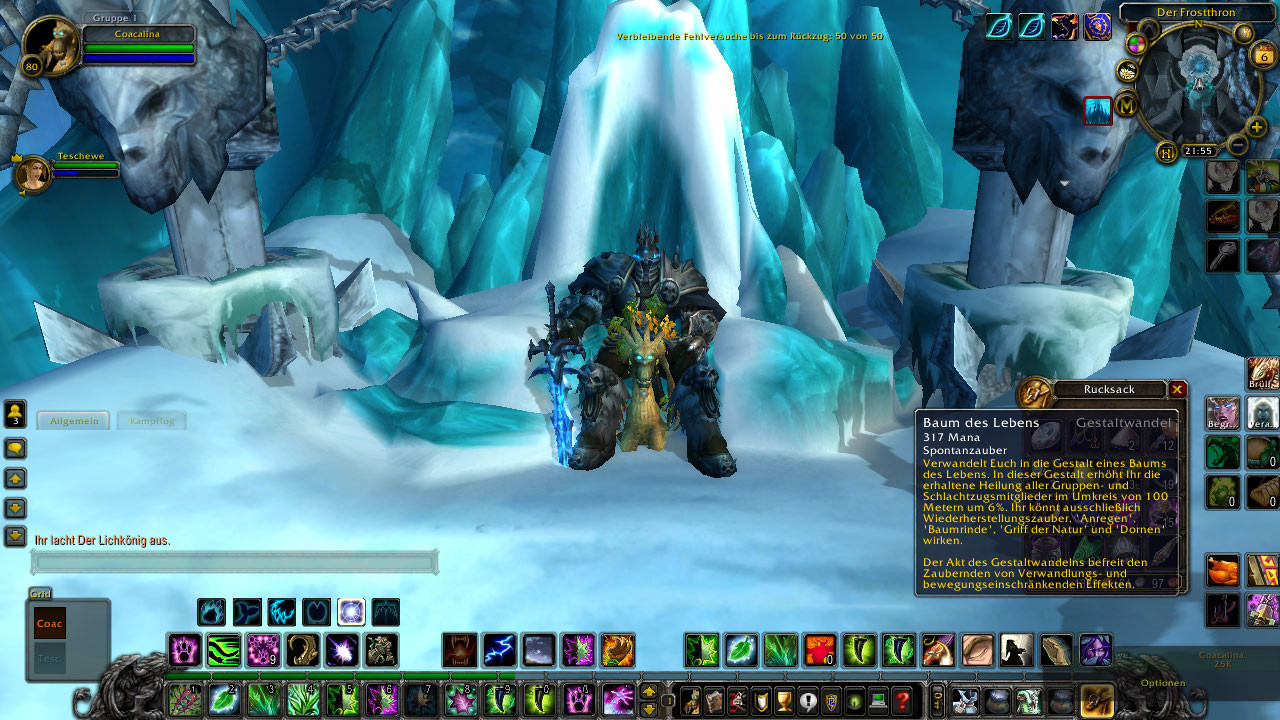1280x720 pixels.
Task: Close the Rucksack bag window
Action: click(1177, 389)
